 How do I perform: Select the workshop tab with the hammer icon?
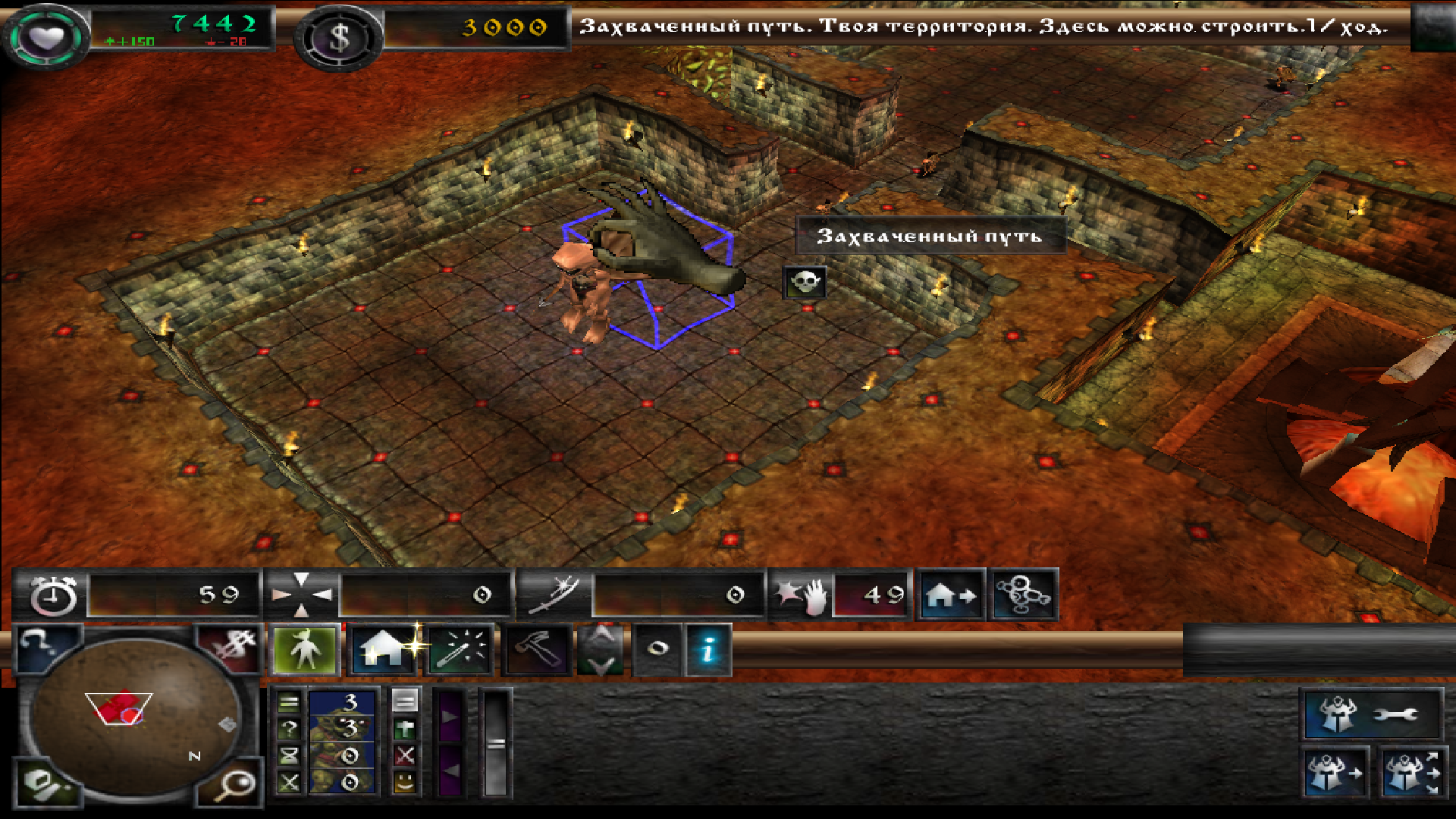tap(537, 650)
